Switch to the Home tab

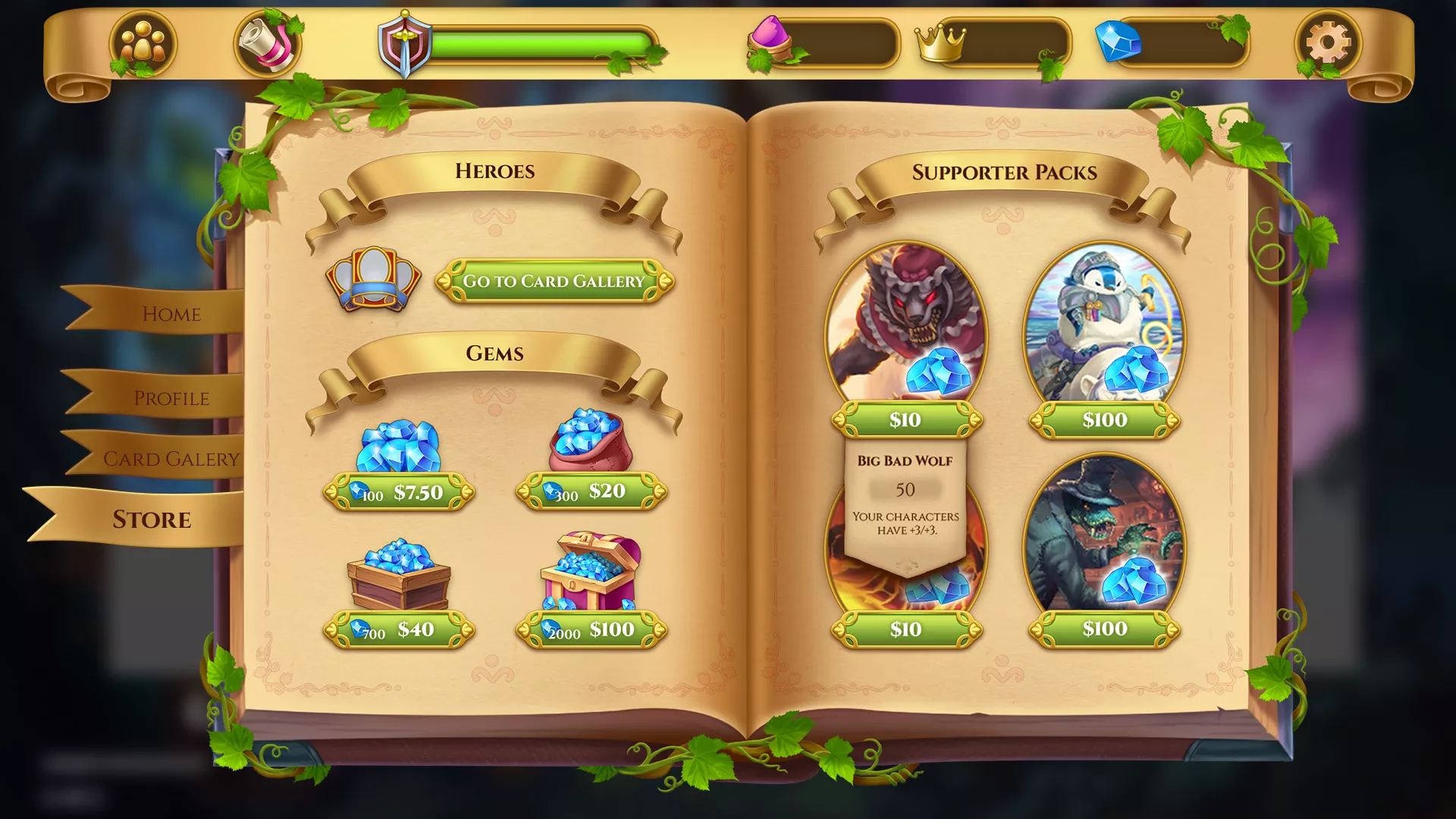[173, 314]
